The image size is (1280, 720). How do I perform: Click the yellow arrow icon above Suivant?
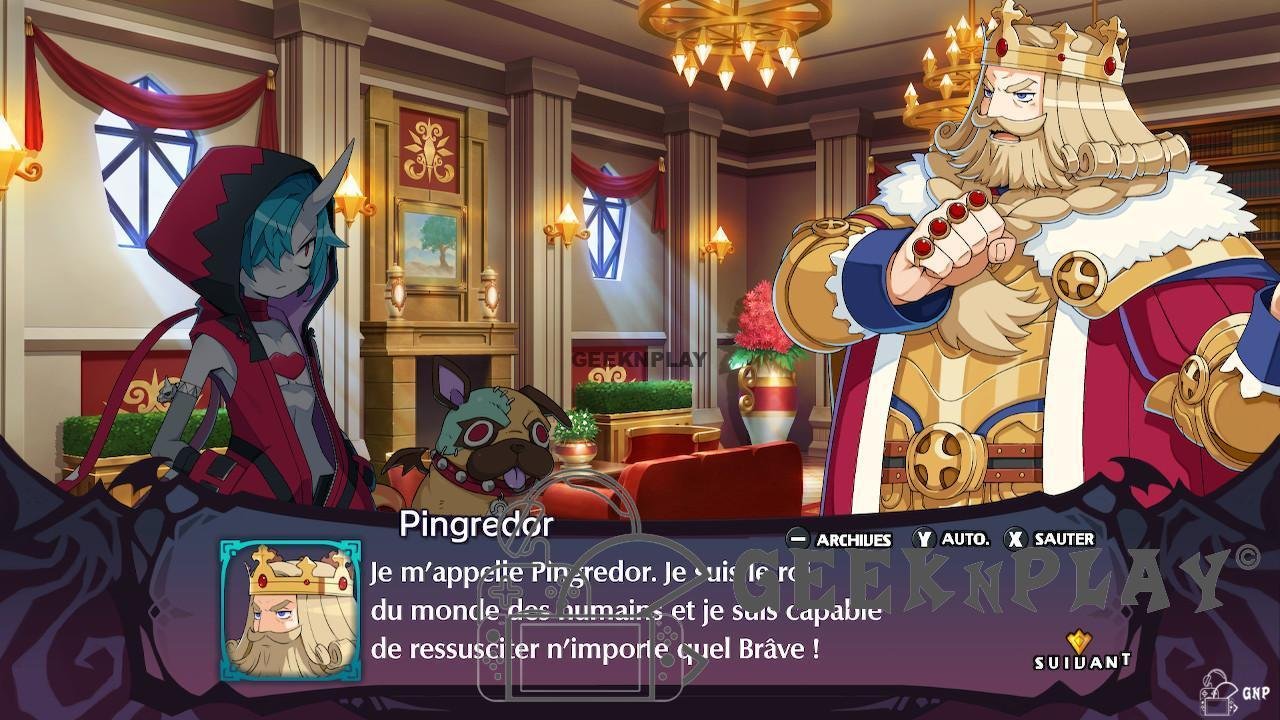point(1078,637)
